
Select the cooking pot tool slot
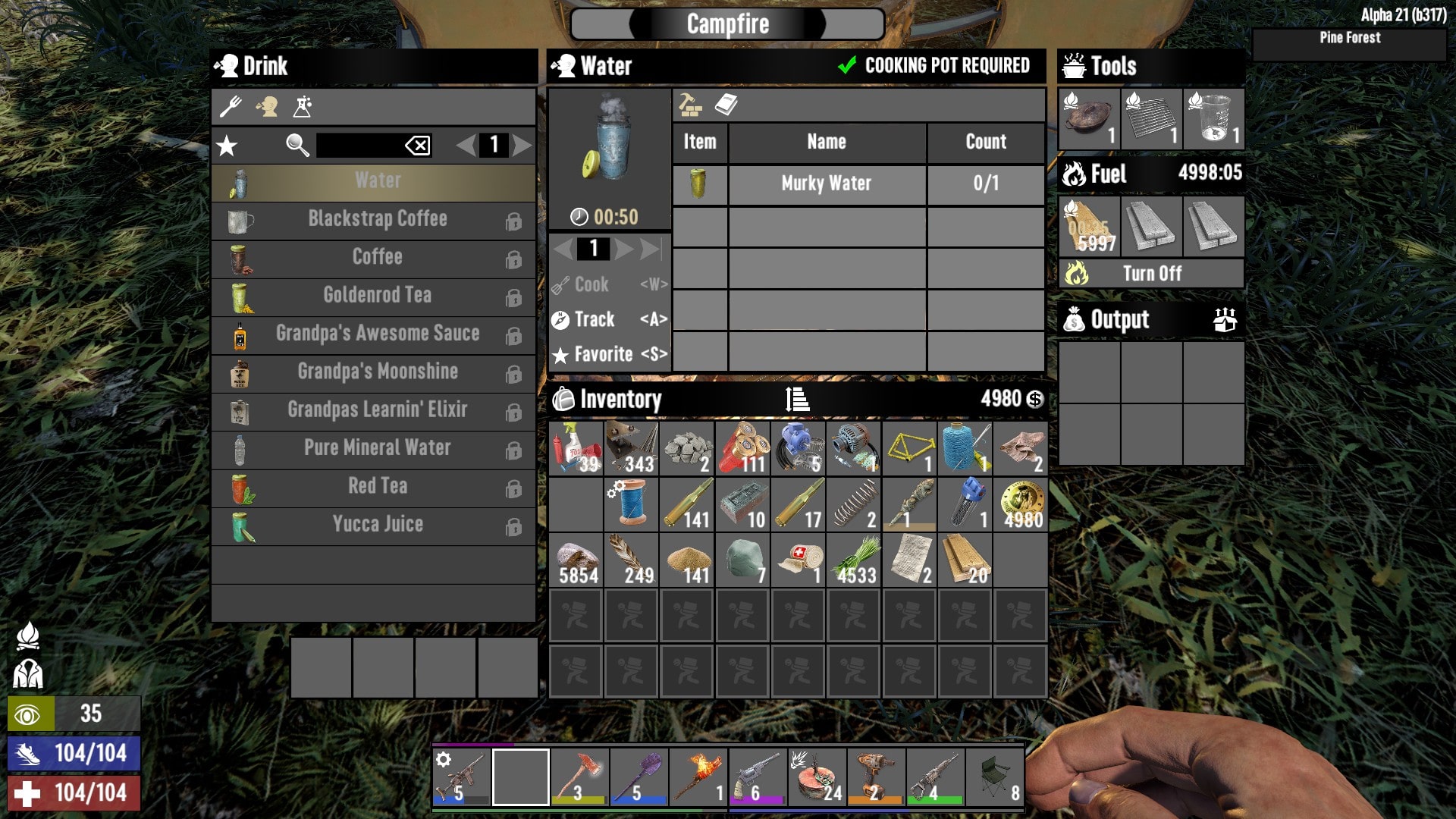(1089, 119)
